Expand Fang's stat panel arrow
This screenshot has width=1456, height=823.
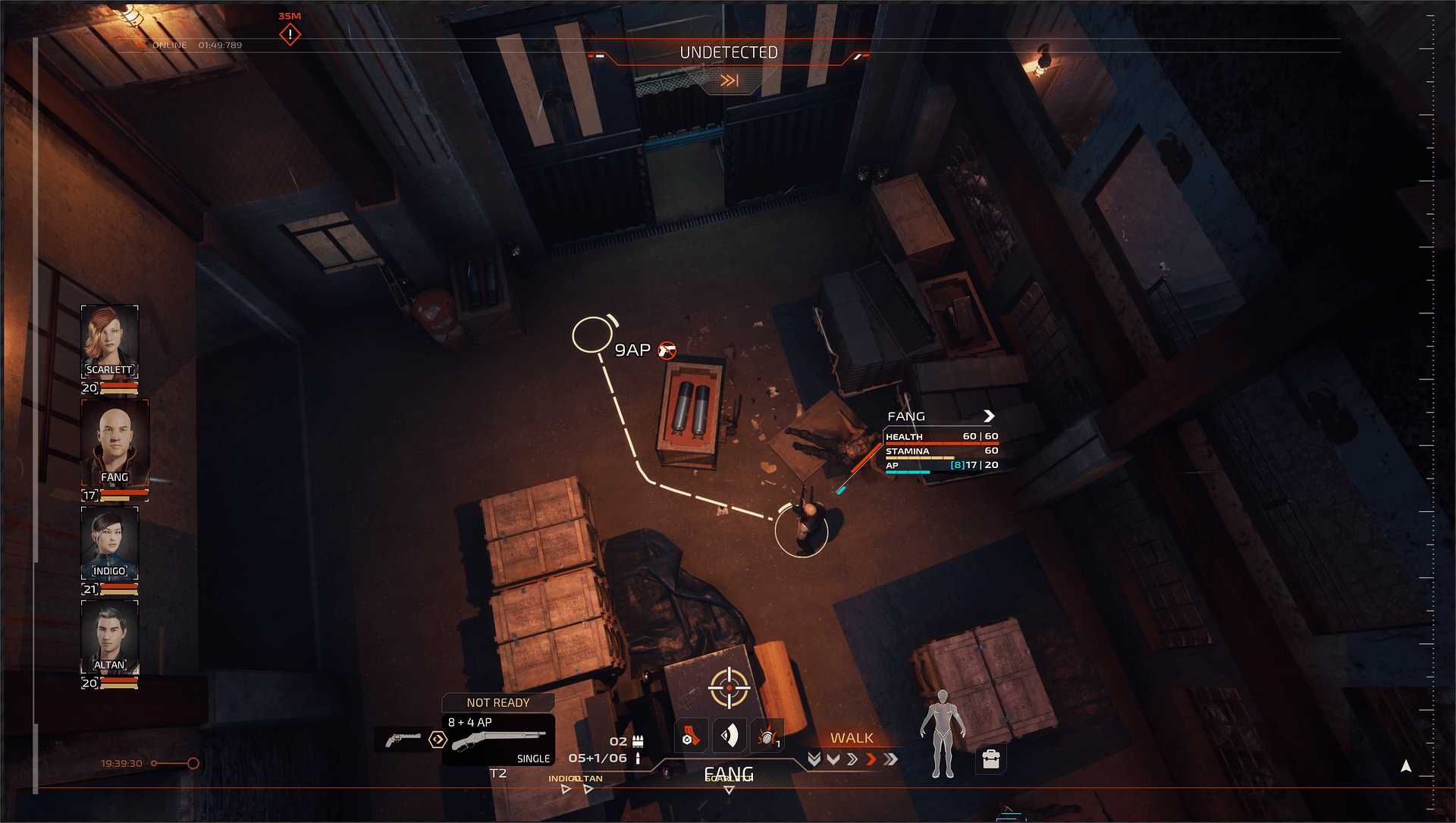989,416
